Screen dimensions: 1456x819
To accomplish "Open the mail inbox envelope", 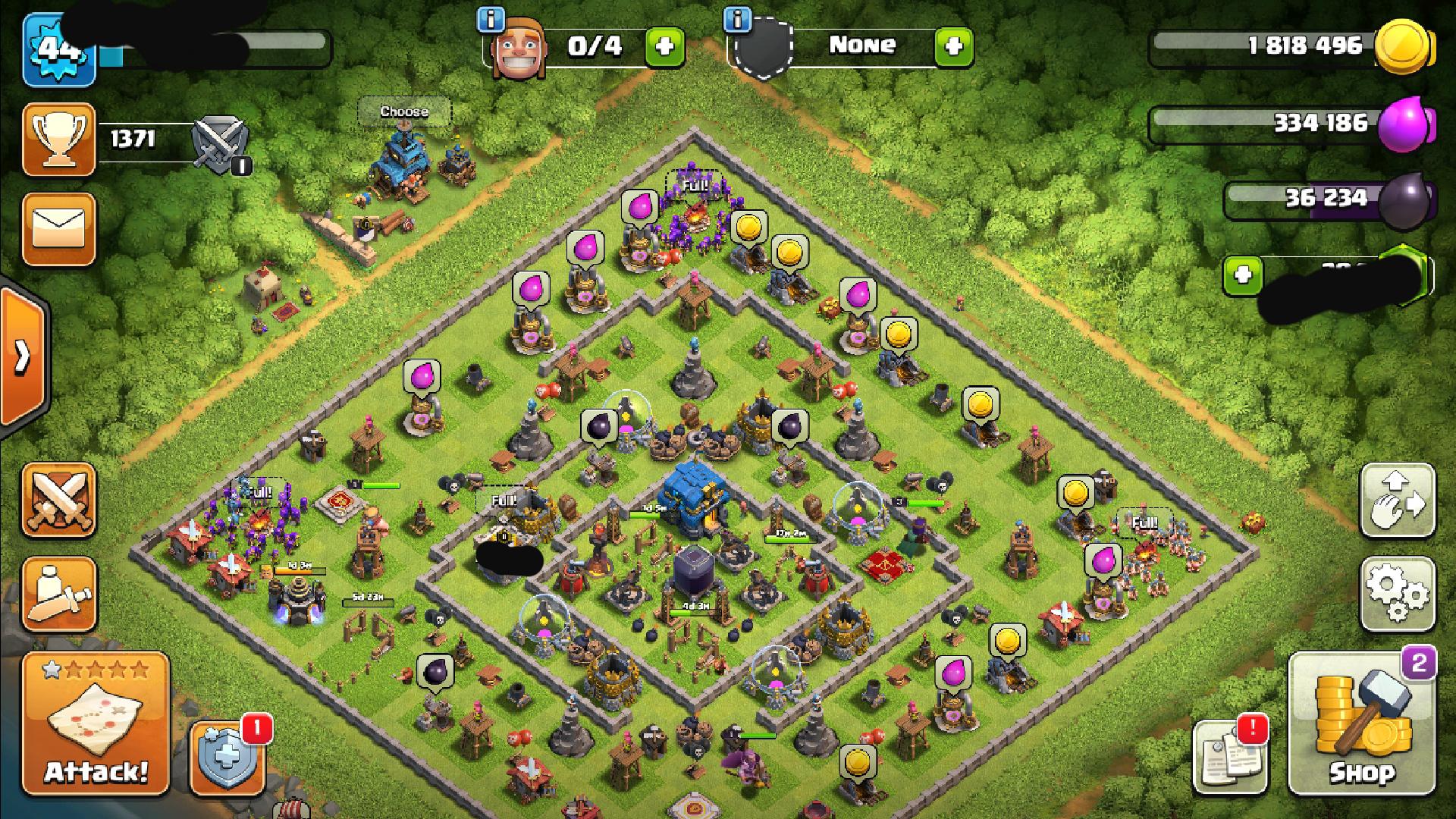I will click(59, 229).
